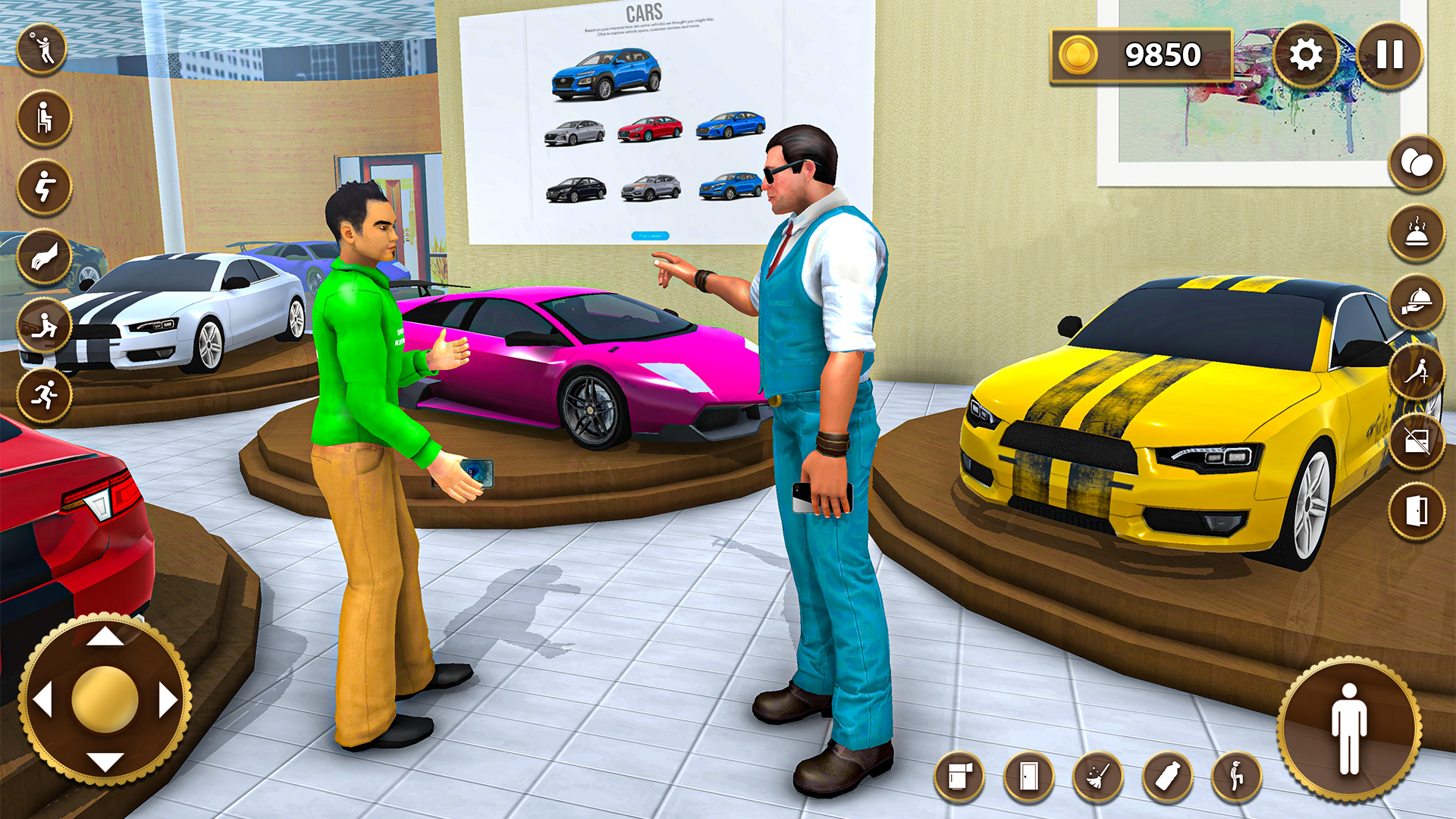Select the sit-on-chair action icon
The image size is (1456, 819).
pos(45,118)
